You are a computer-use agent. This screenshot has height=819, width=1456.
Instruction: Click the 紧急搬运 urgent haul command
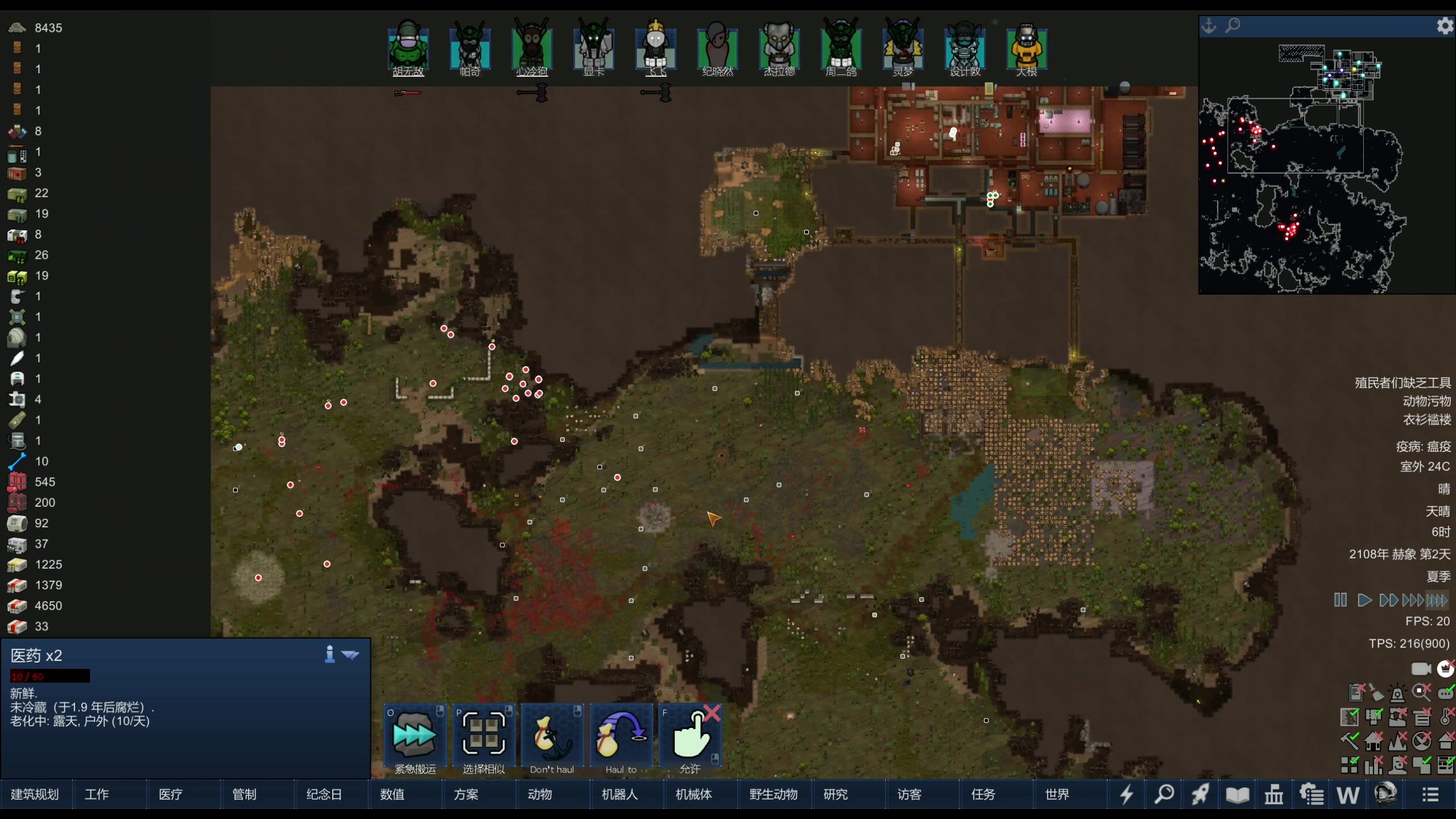click(x=415, y=737)
